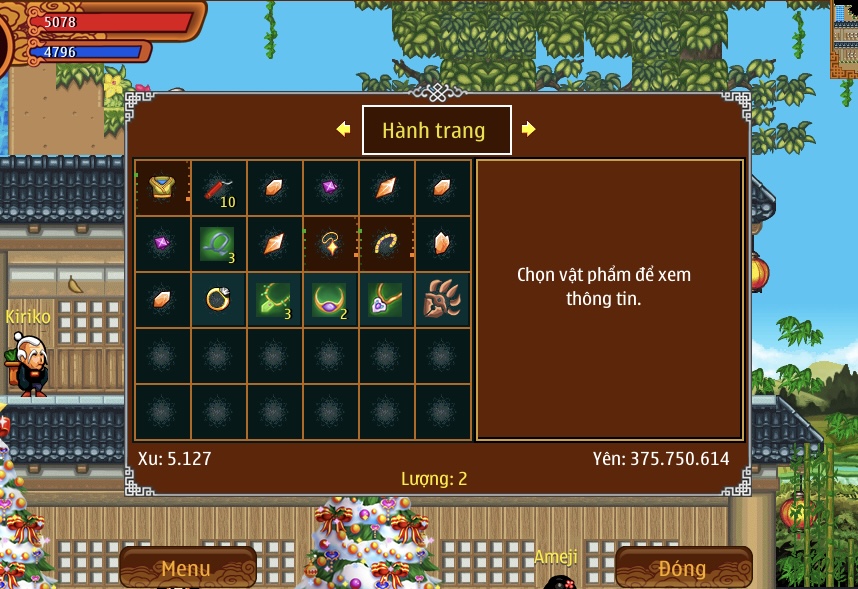
Task: Go to the next panel with the right arrow
Action: (529, 129)
